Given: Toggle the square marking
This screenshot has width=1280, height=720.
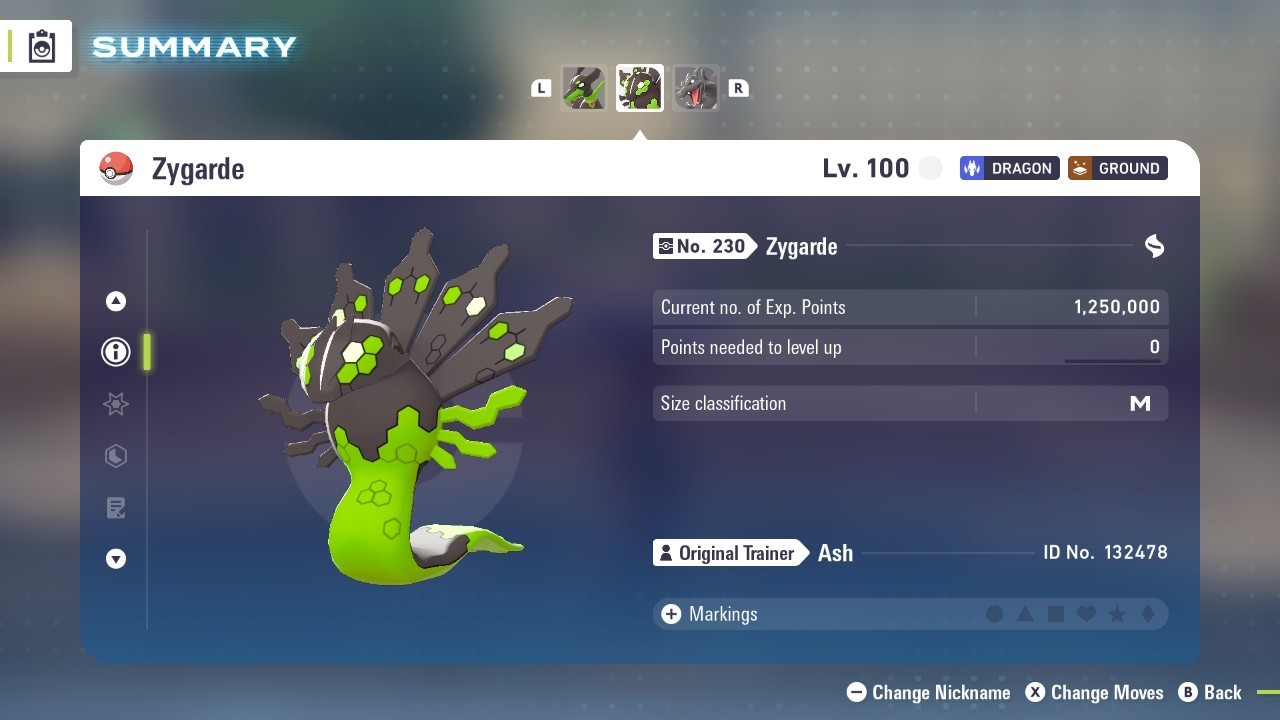Looking at the screenshot, I should coord(1056,614).
